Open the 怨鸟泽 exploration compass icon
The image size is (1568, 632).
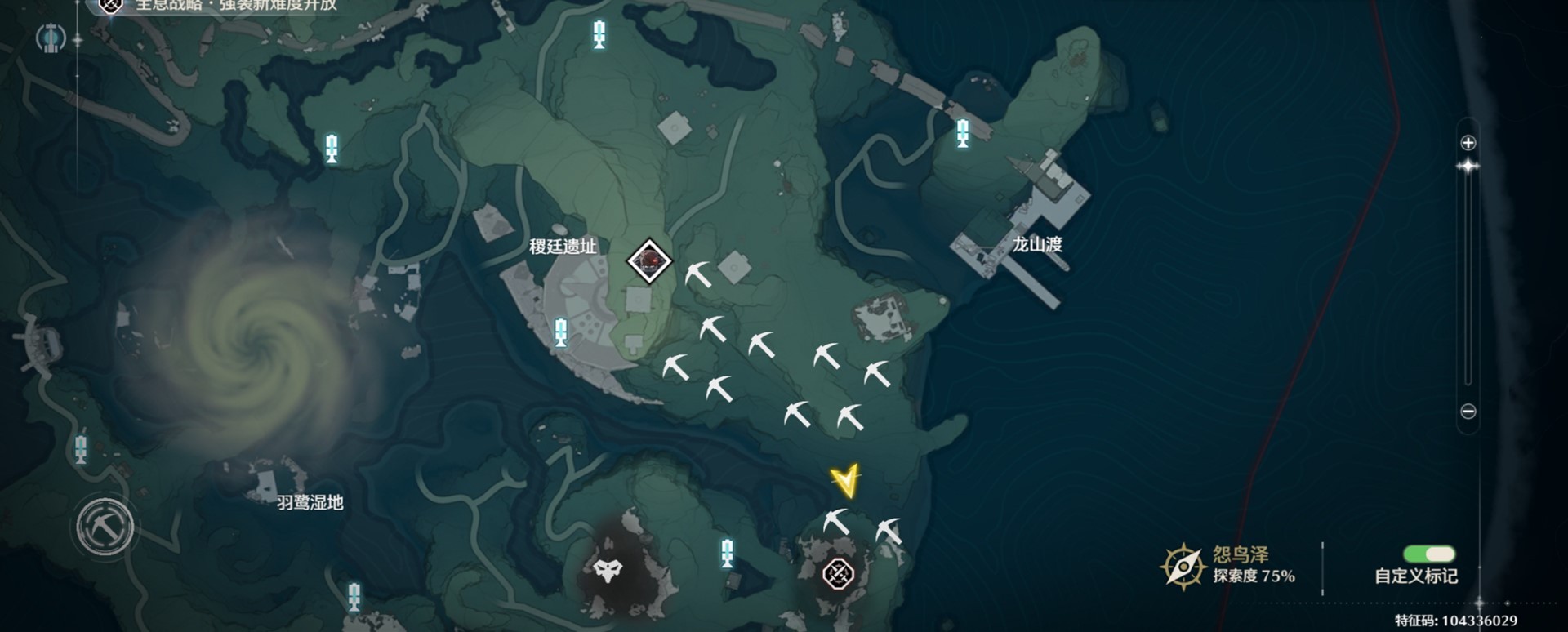pyautogui.click(x=1183, y=565)
